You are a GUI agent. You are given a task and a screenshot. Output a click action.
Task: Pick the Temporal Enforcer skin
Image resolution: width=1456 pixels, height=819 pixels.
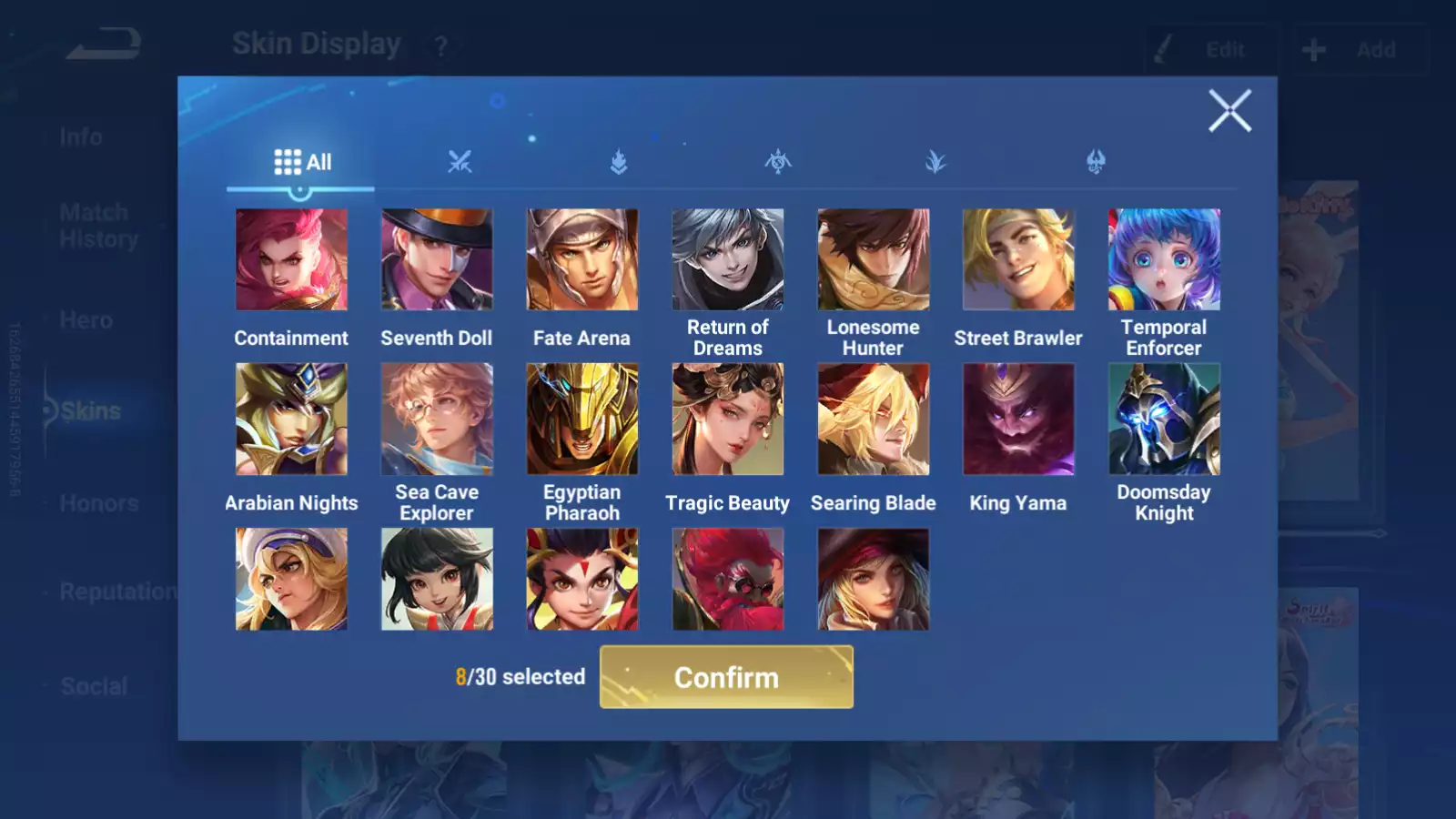(1164, 260)
